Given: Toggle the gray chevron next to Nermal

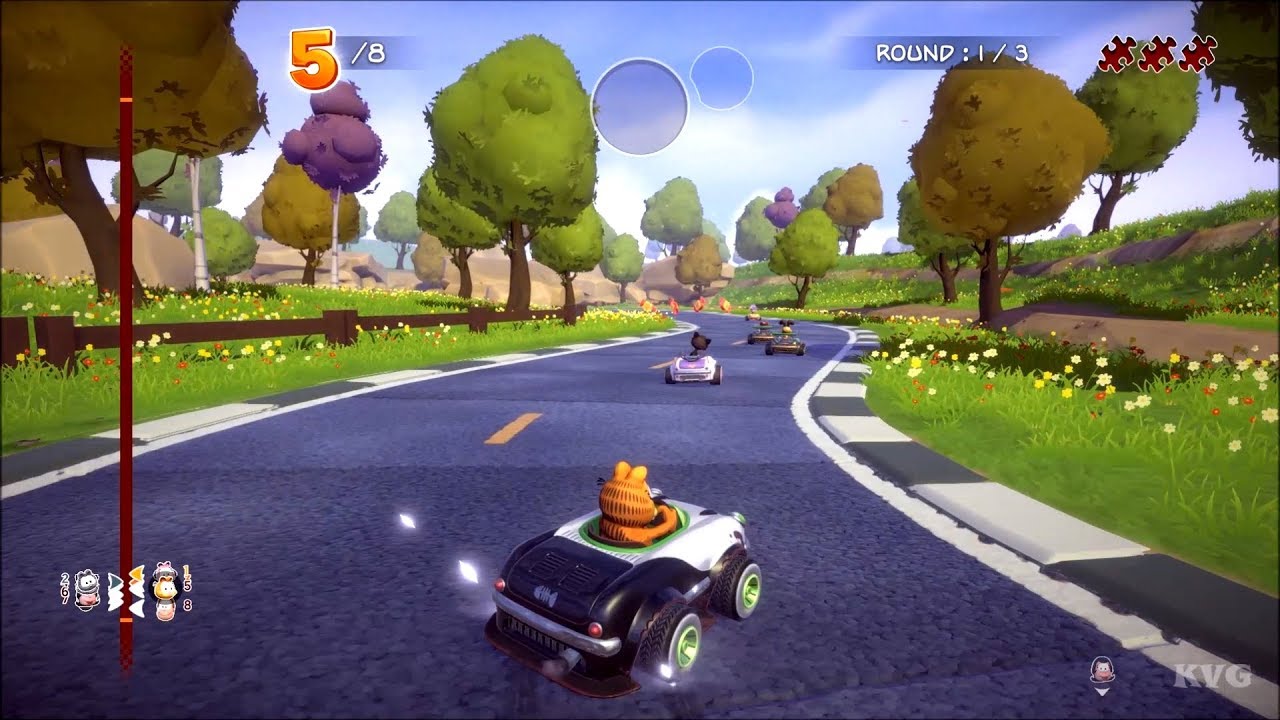Looking at the screenshot, I should coord(115,580).
